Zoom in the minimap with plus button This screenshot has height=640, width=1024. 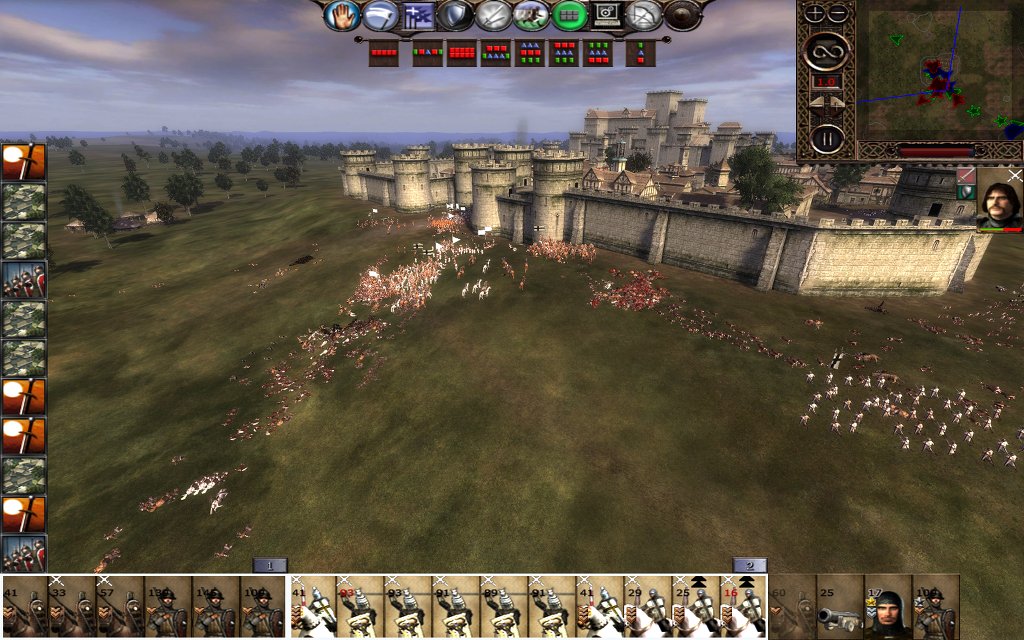click(815, 13)
